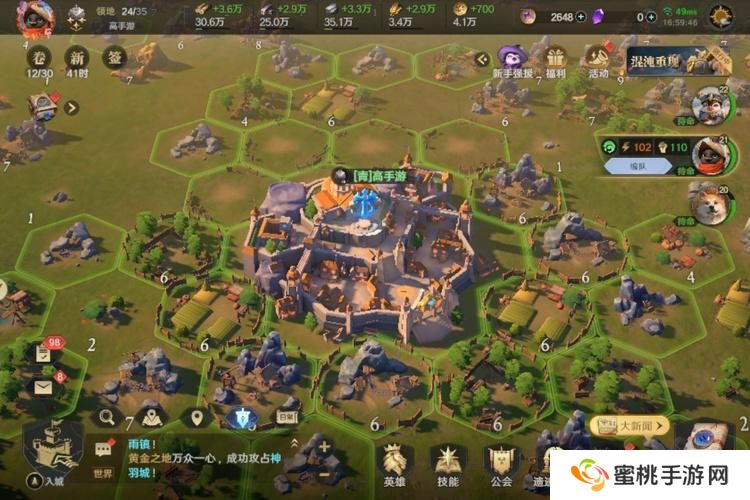Viewport: 750px width, 500px height.
Task: Open the 英雄 heroes menu
Action: pos(394,464)
